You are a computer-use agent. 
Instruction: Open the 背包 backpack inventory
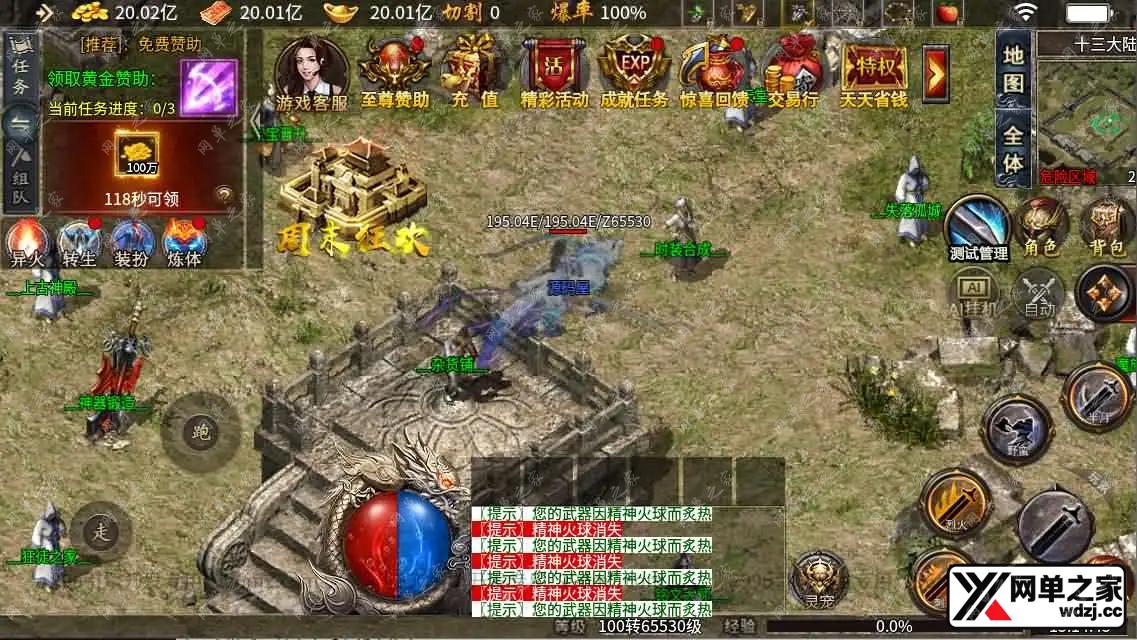(x=1106, y=224)
